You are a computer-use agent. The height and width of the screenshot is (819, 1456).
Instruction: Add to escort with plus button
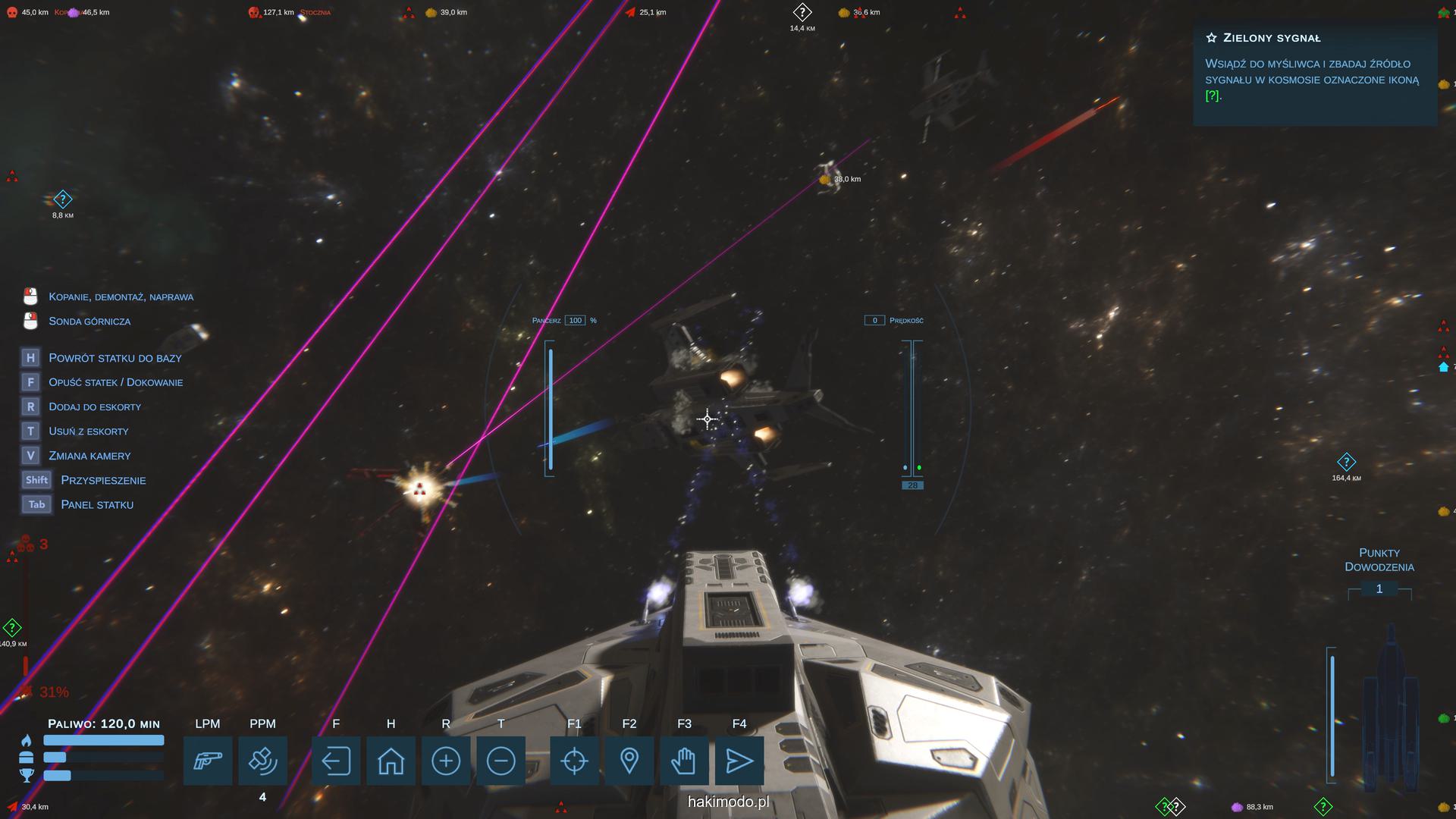pos(446,761)
